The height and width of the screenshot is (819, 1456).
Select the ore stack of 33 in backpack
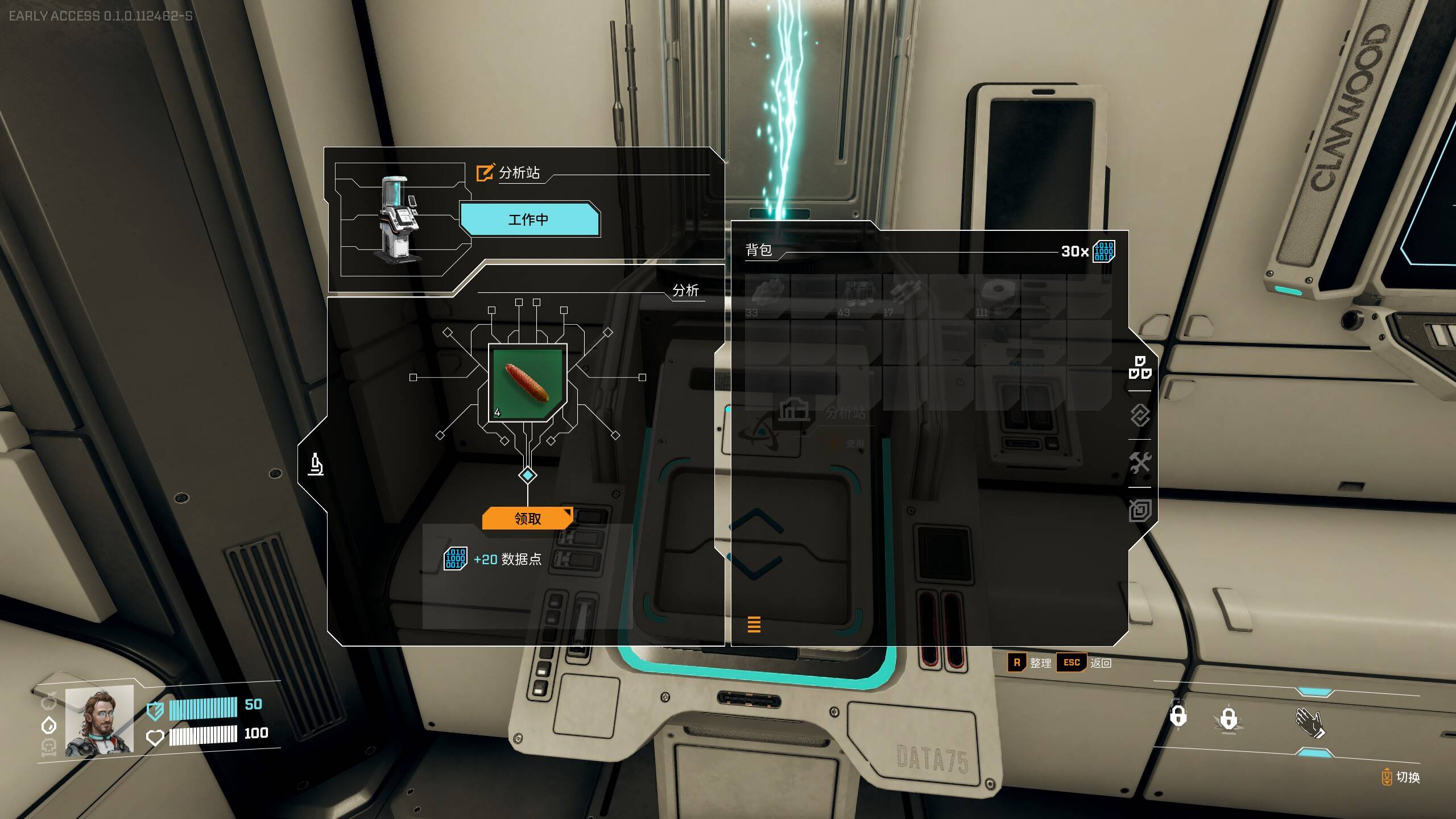click(x=767, y=296)
